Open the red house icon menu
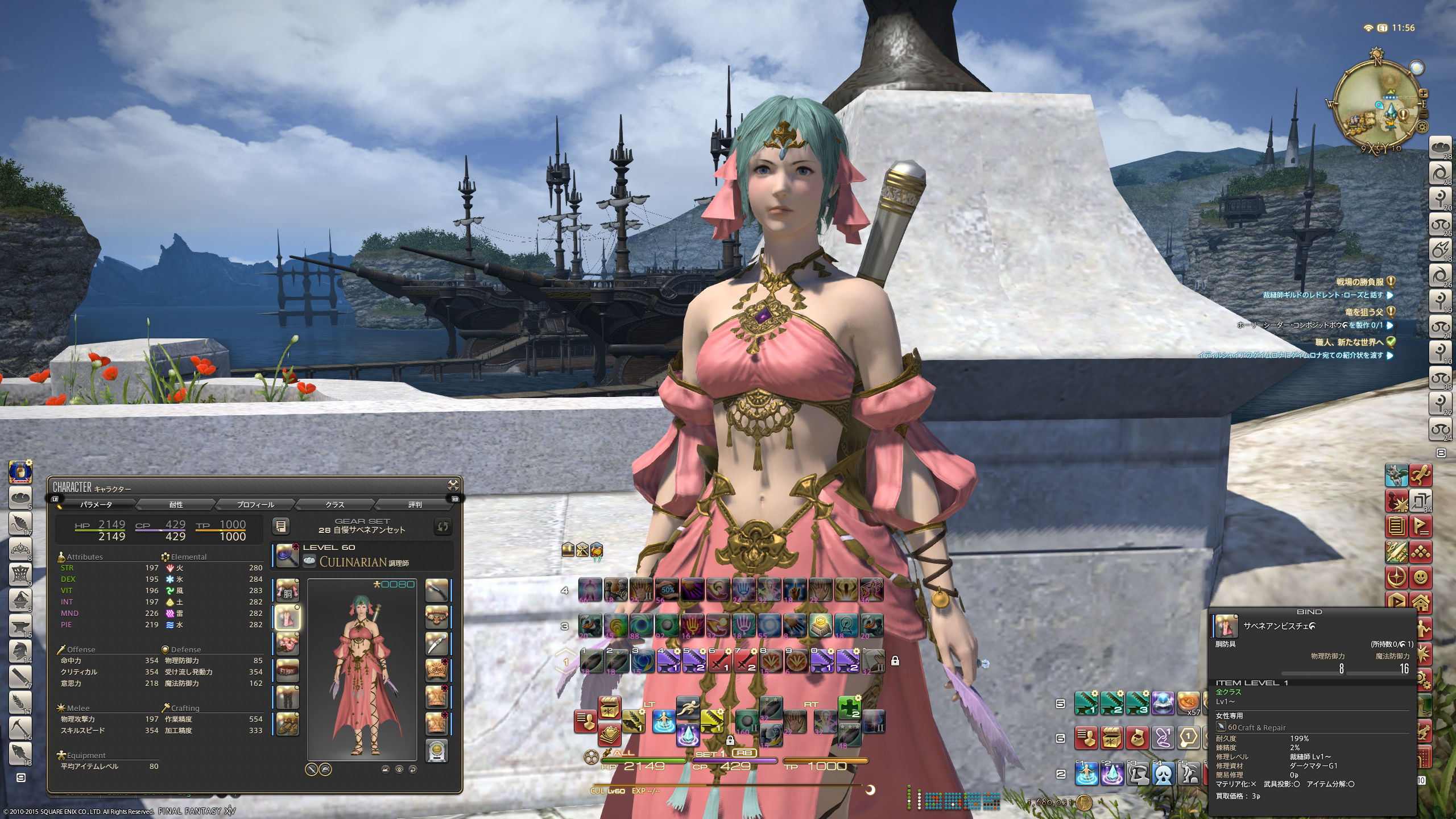This screenshot has width=1456, height=819. click(x=1421, y=602)
